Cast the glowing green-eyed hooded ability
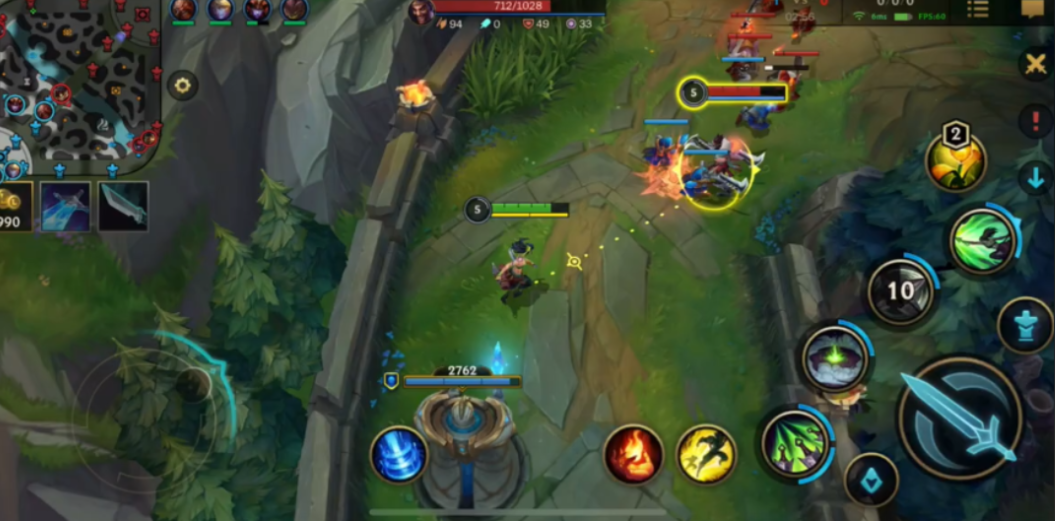Image resolution: width=1055 pixels, height=521 pixels. pyautogui.click(x=834, y=357)
